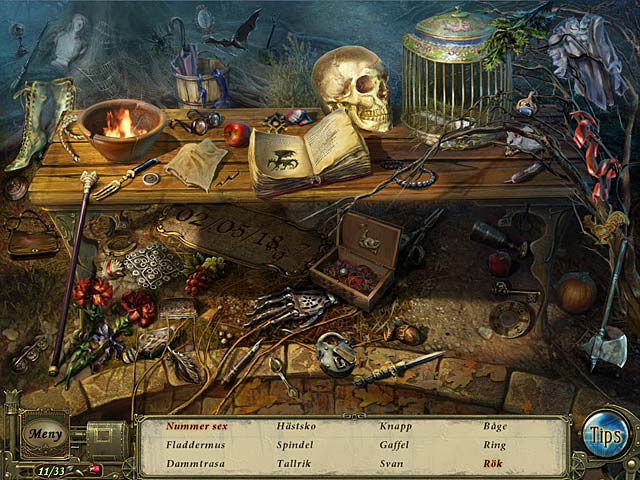The height and width of the screenshot is (480, 640).
Task: Pick the 'Spindel' word entry
Action: 295,444
